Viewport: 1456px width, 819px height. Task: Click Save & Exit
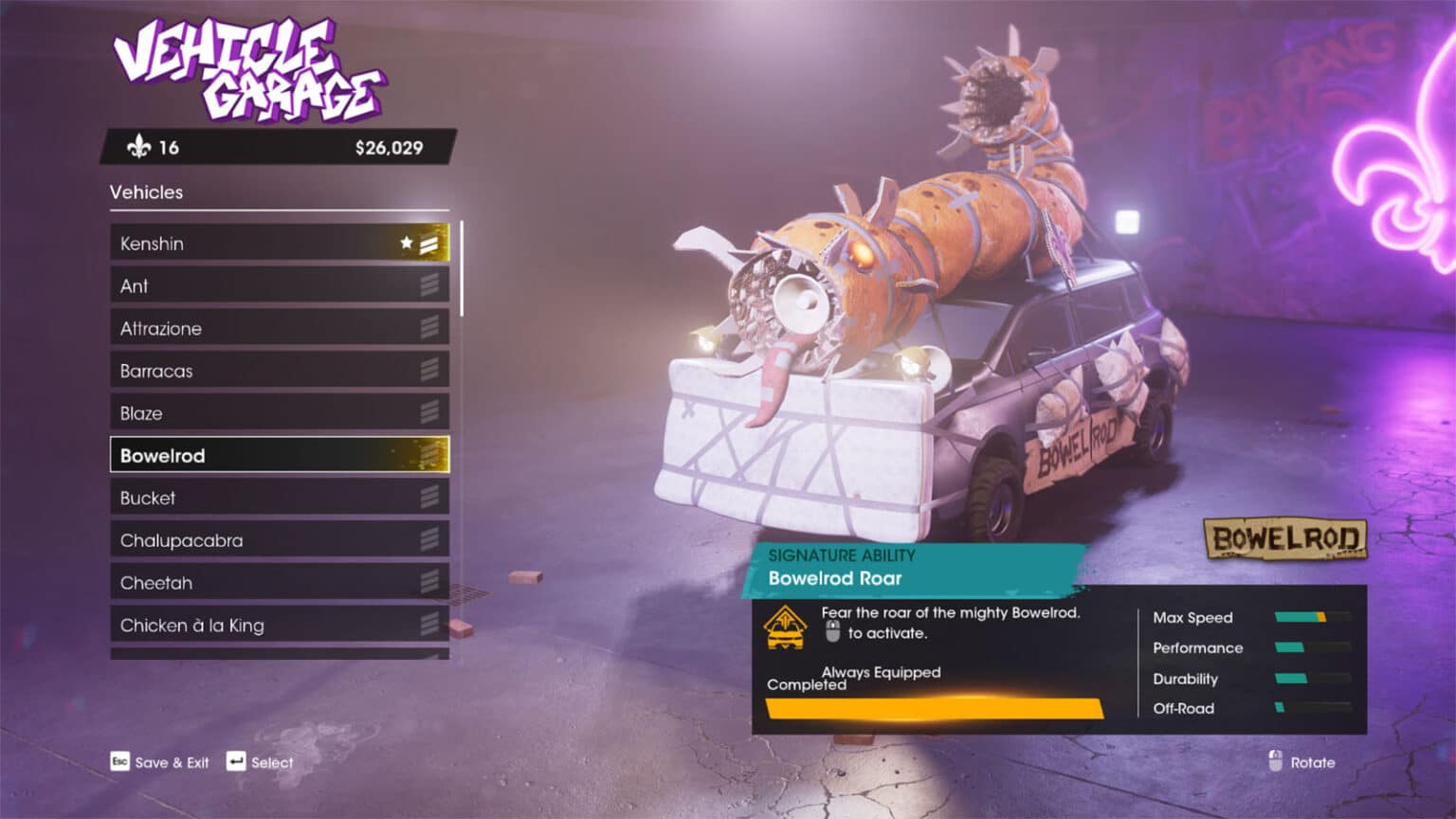(160, 762)
